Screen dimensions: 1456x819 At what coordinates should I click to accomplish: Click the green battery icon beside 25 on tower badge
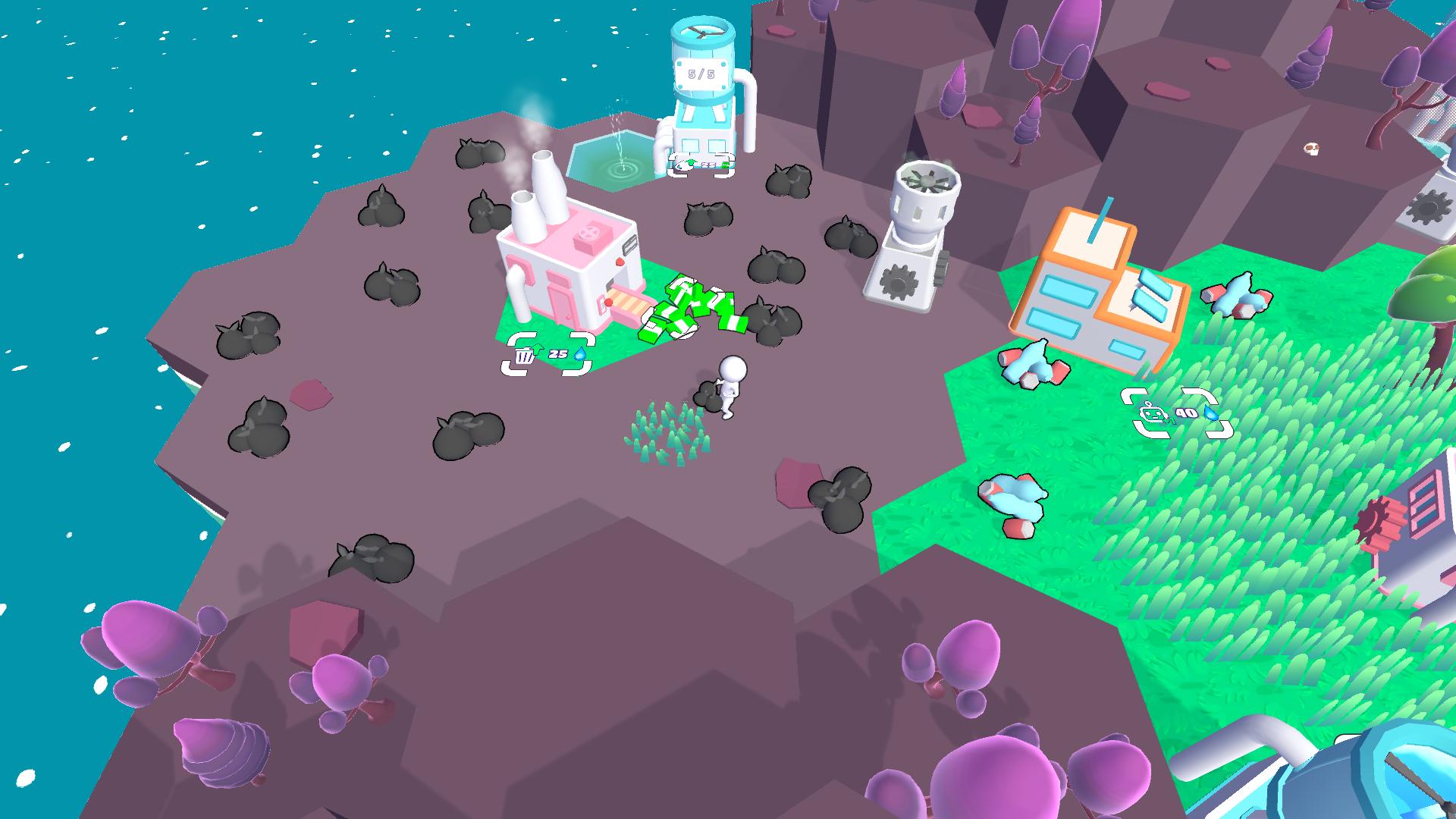click(725, 165)
